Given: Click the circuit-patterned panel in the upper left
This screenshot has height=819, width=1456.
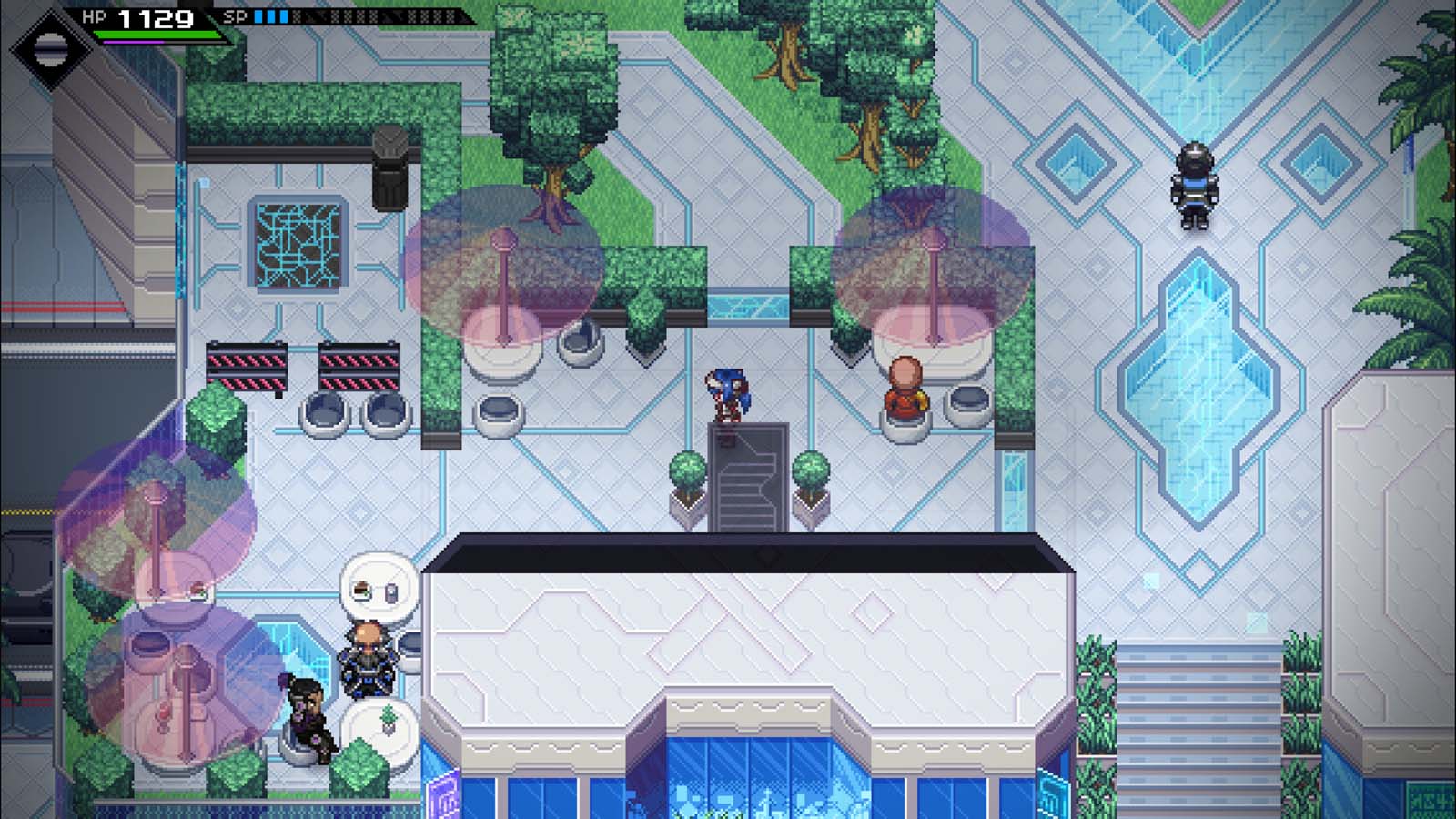Looking at the screenshot, I should (296, 246).
